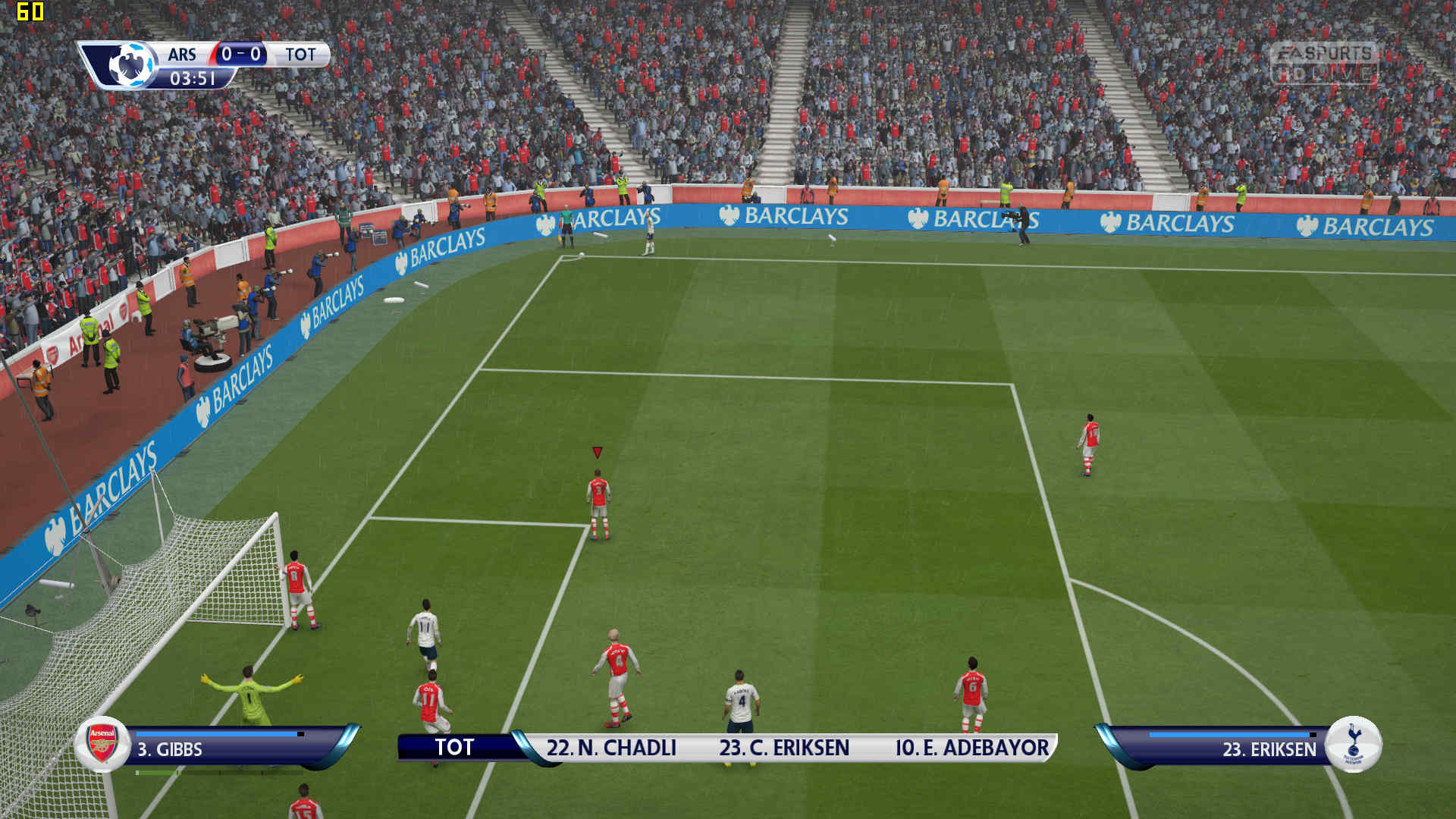The height and width of the screenshot is (819, 1456).
Task: Click a Barclays eagle emblem on the advertising board
Action: pyautogui.click(x=729, y=215)
